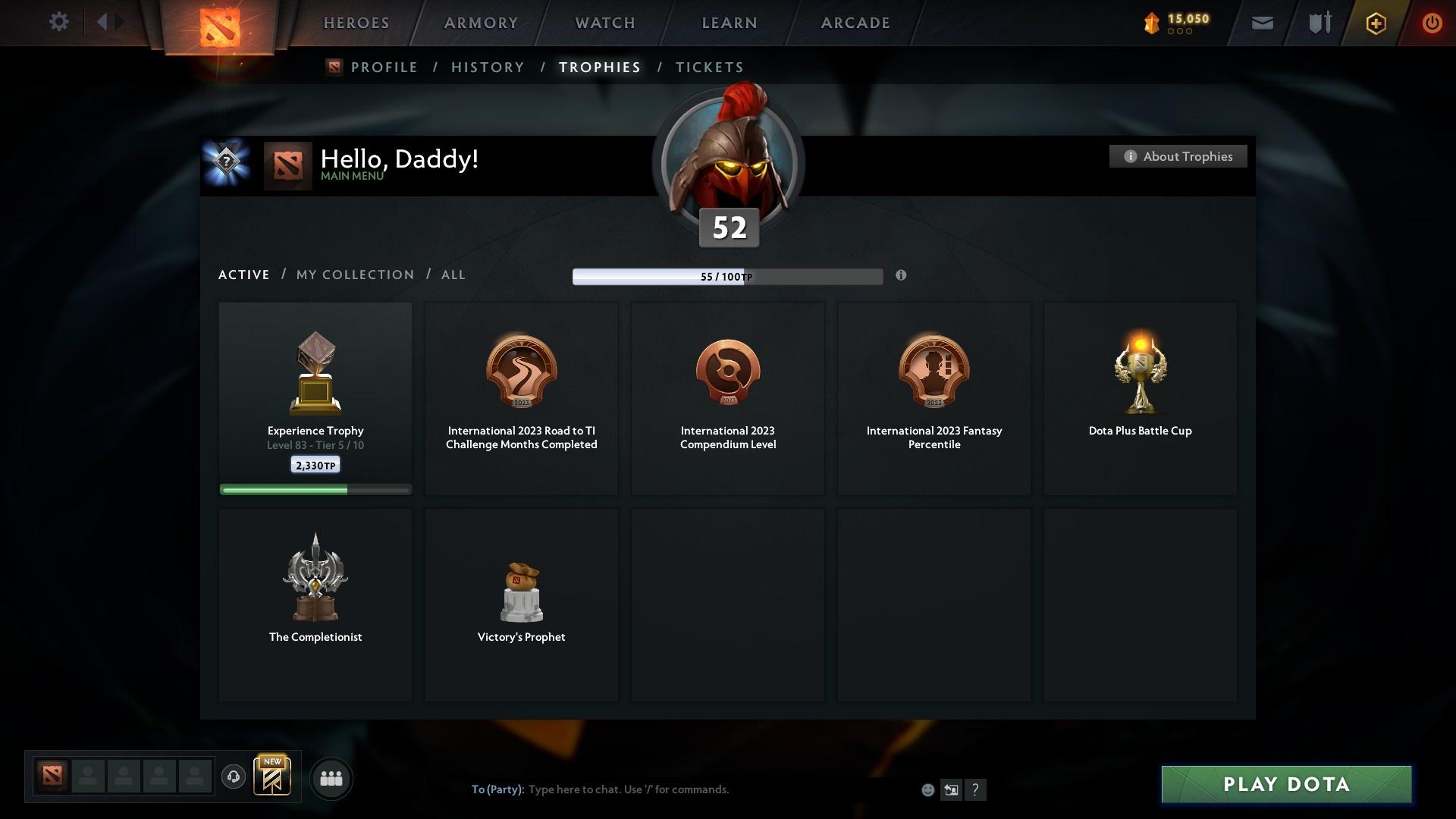Click the chat help question mark icon

click(x=976, y=789)
